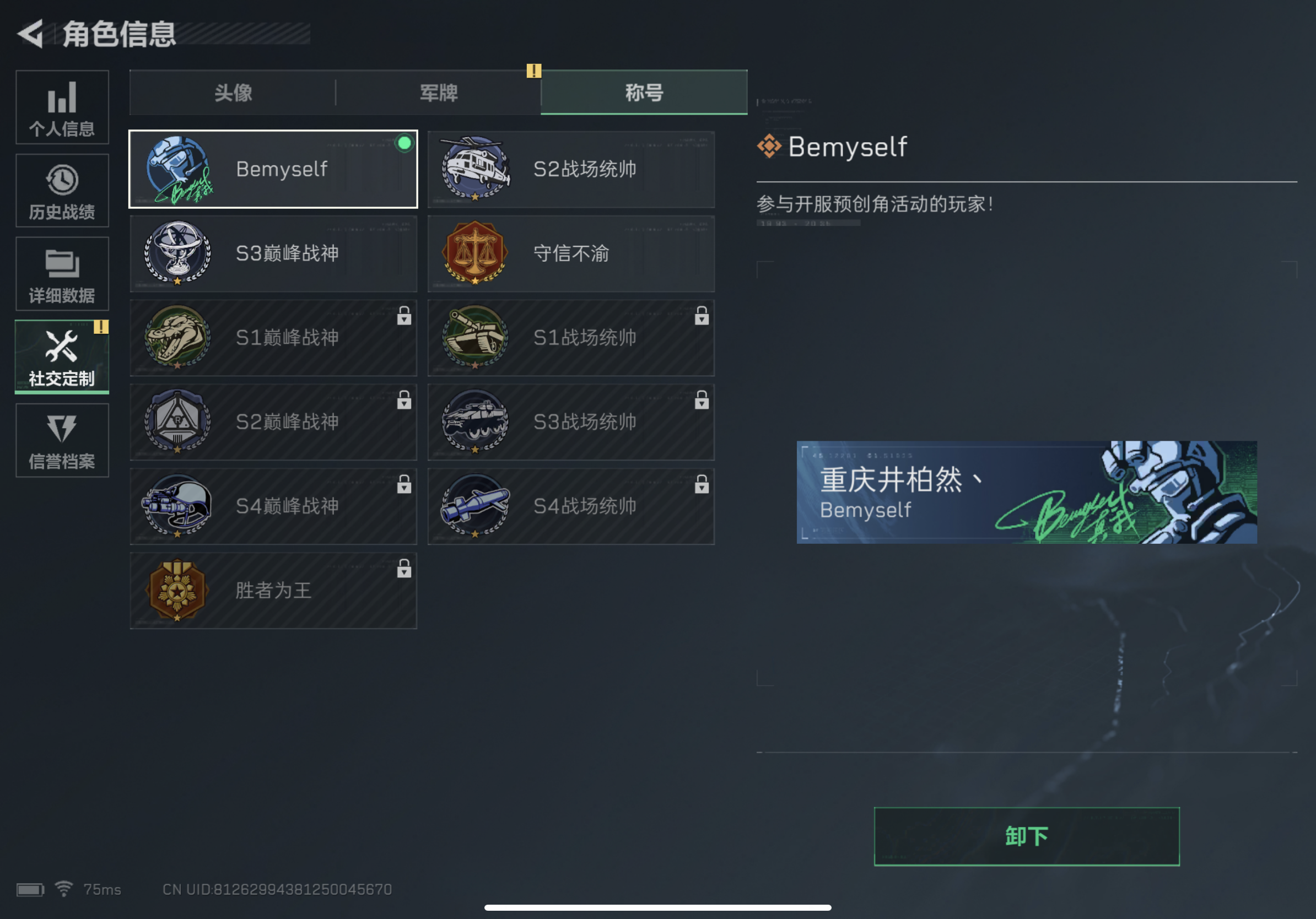Select the 社交定制 wrench icon
The height and width of the screenshot is (919, 1316).
61,345
